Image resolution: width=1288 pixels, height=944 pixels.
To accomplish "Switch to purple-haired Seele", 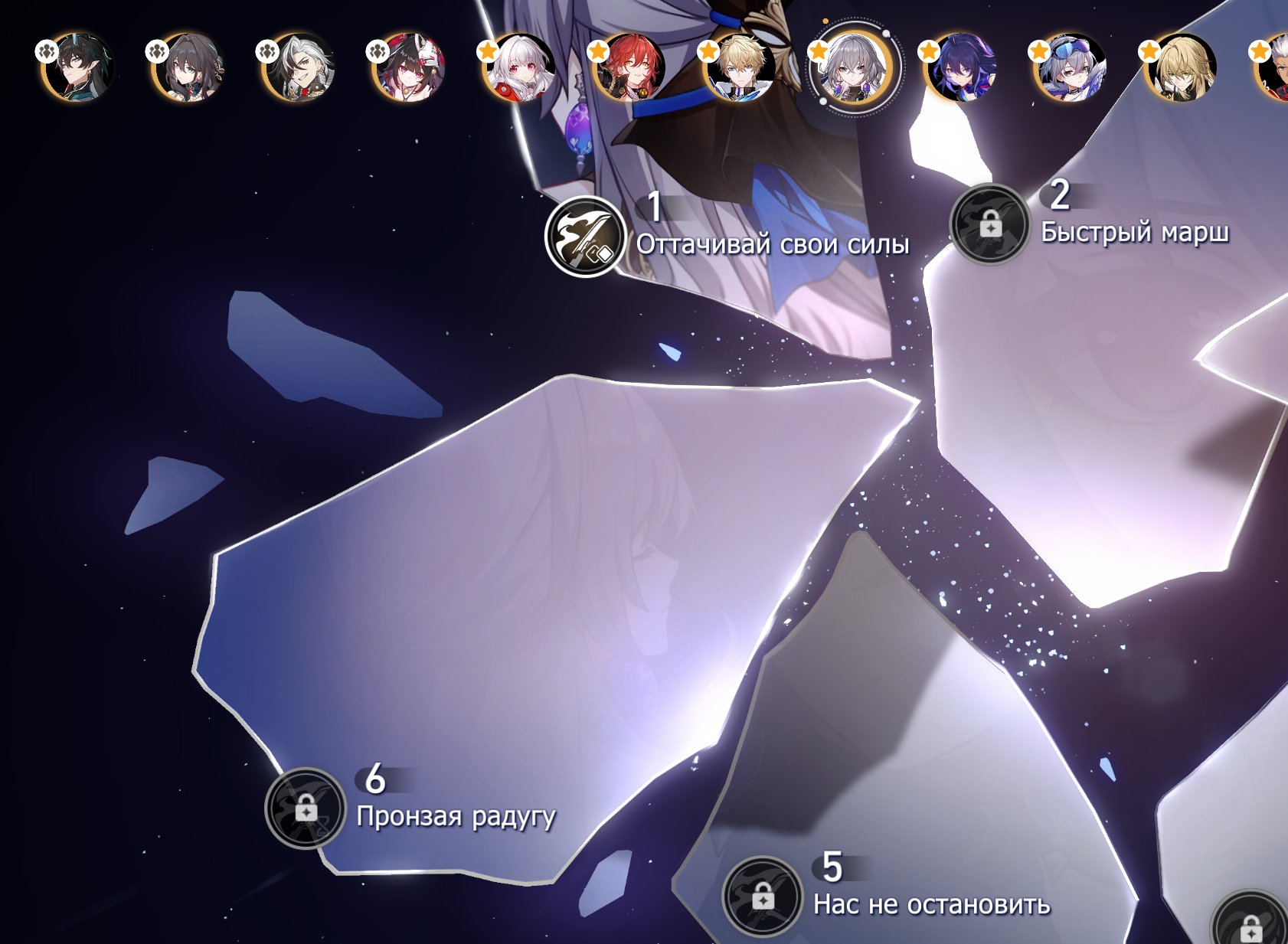I will click(959, 67).
